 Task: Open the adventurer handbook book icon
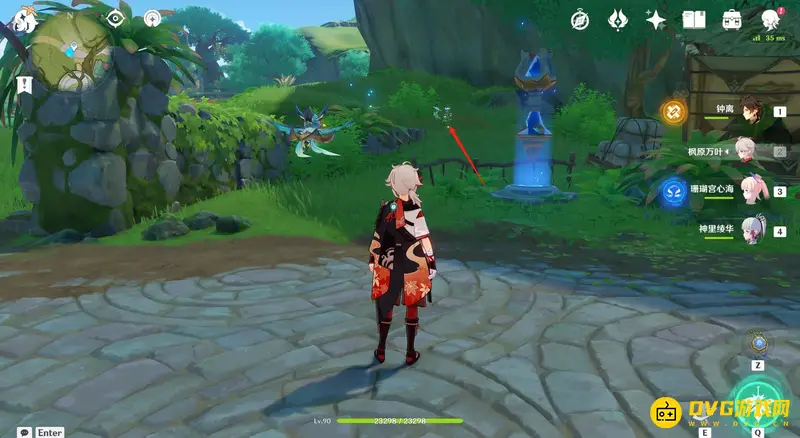pos(694,19)
